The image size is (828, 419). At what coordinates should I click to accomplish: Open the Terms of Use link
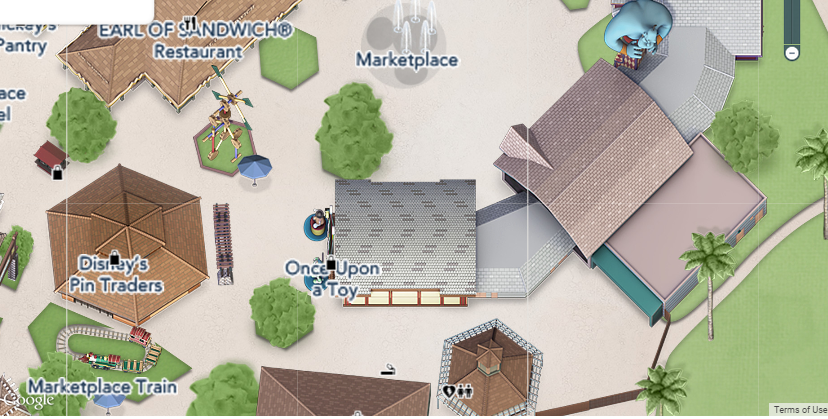[x=799, y=410]
